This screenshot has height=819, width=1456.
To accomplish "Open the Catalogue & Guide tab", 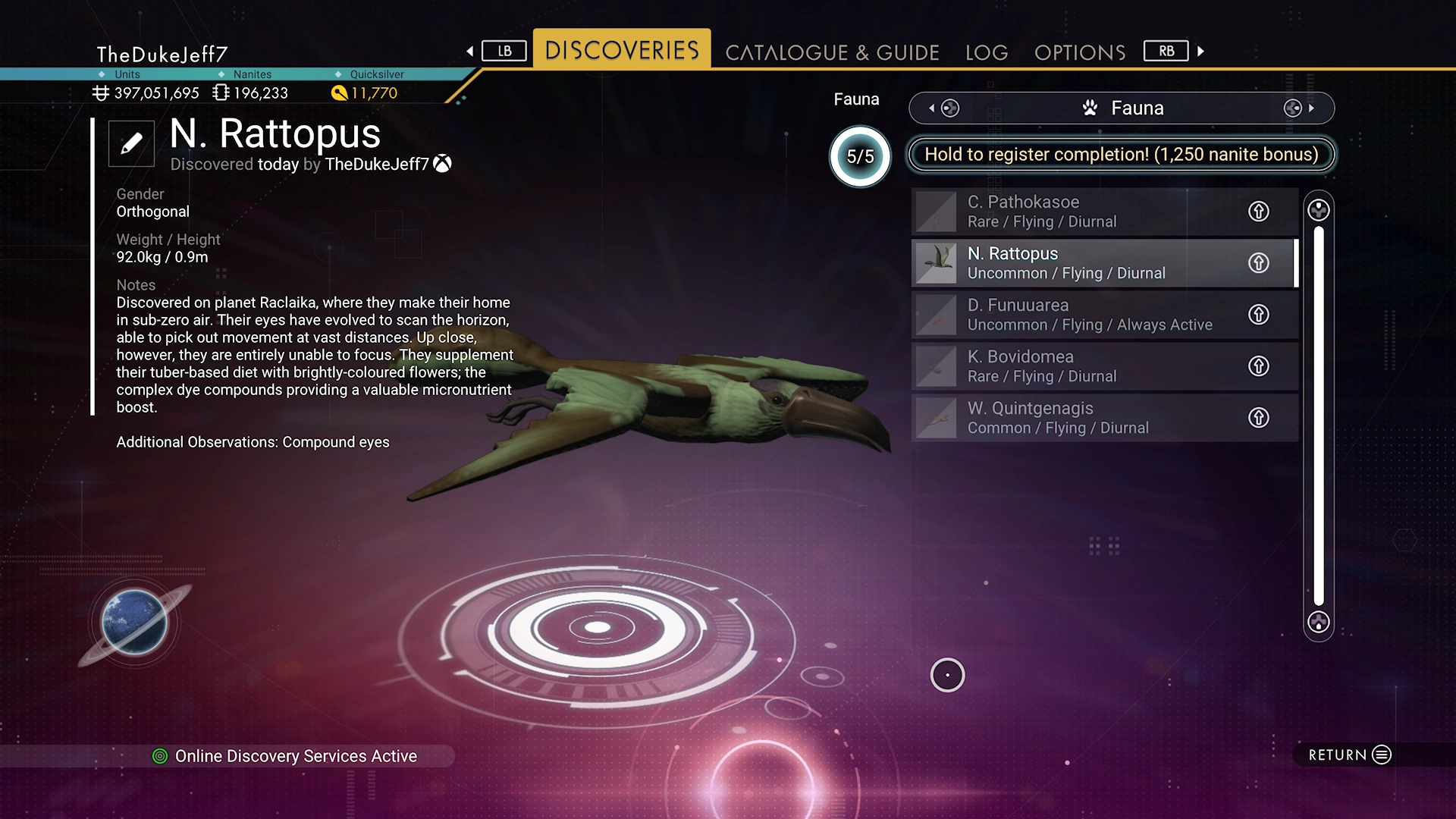I will [x=832, y=52].
